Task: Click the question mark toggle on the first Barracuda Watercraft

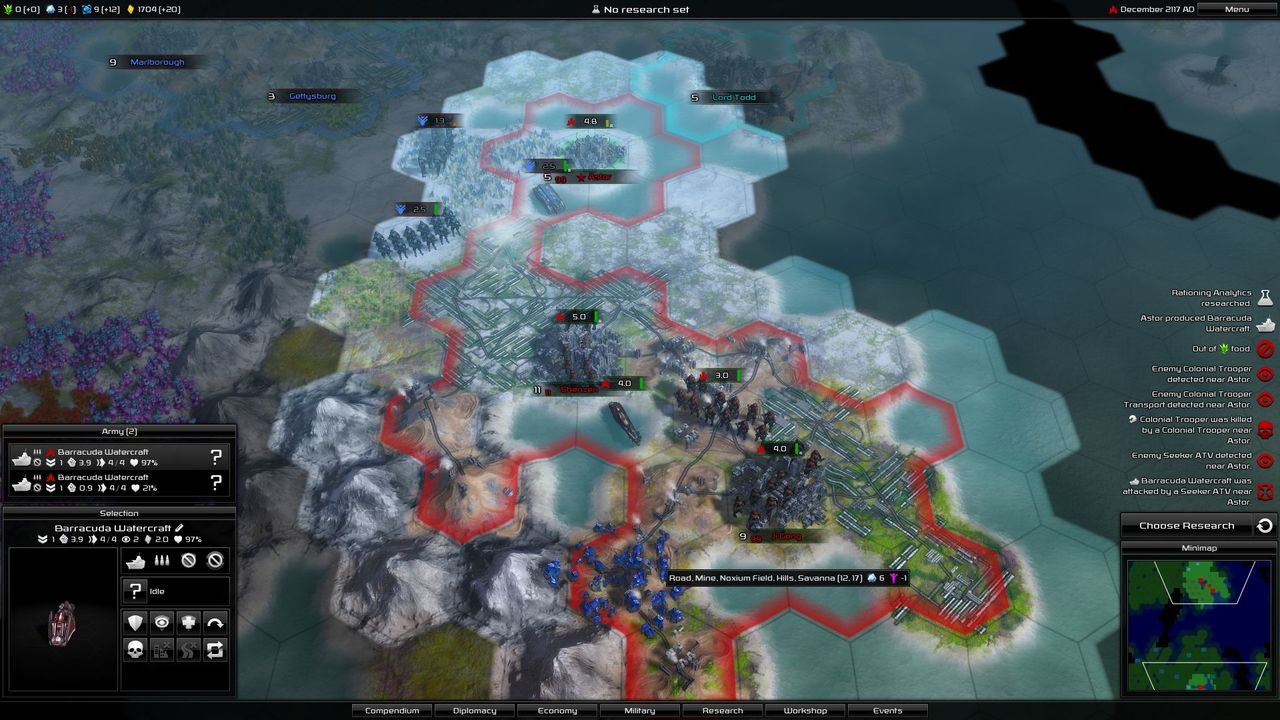Action: pyautogui.click(x=215, y=457)
